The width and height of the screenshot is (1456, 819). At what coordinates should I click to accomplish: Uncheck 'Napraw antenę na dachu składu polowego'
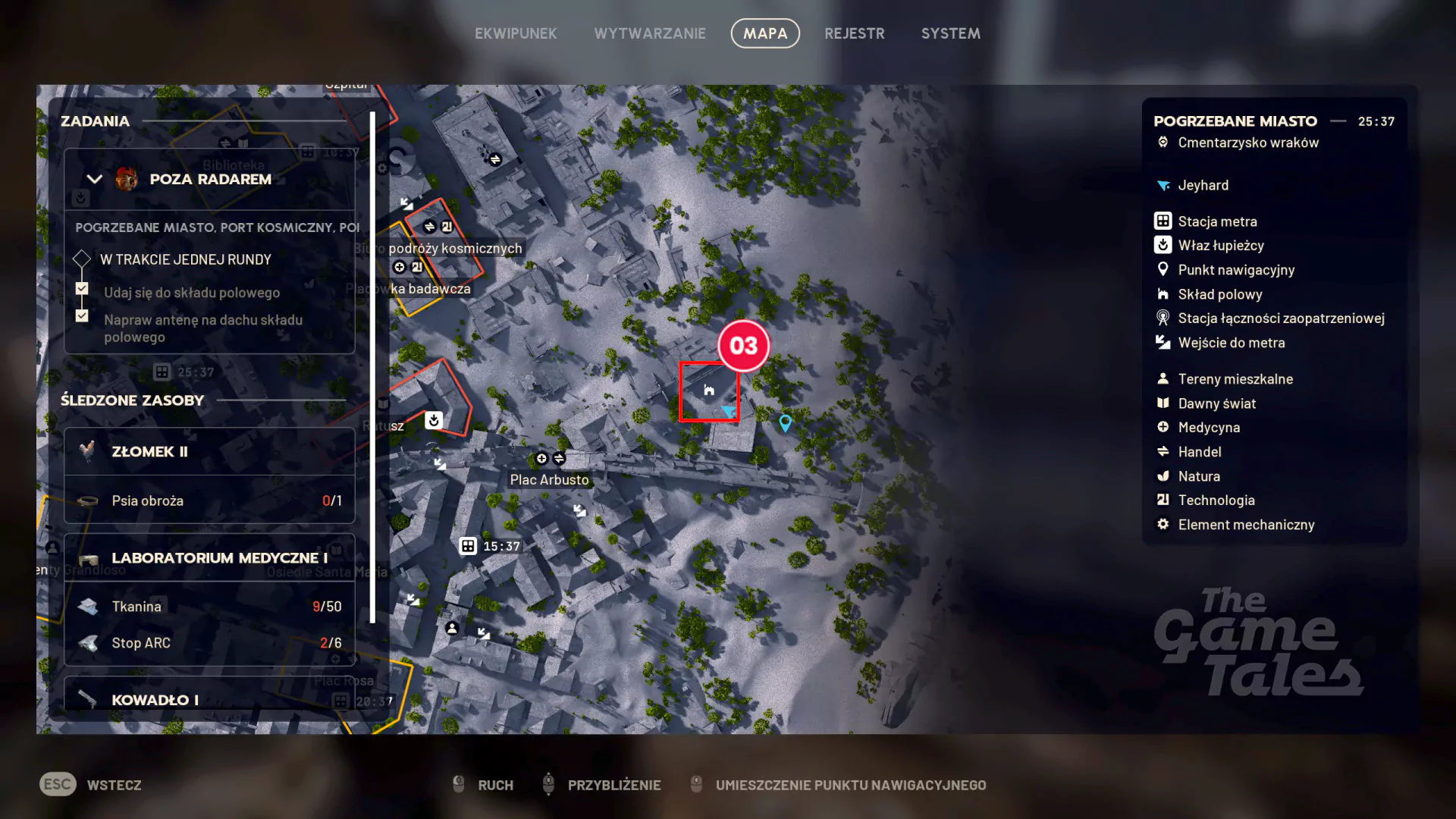(x=81, y=316)
